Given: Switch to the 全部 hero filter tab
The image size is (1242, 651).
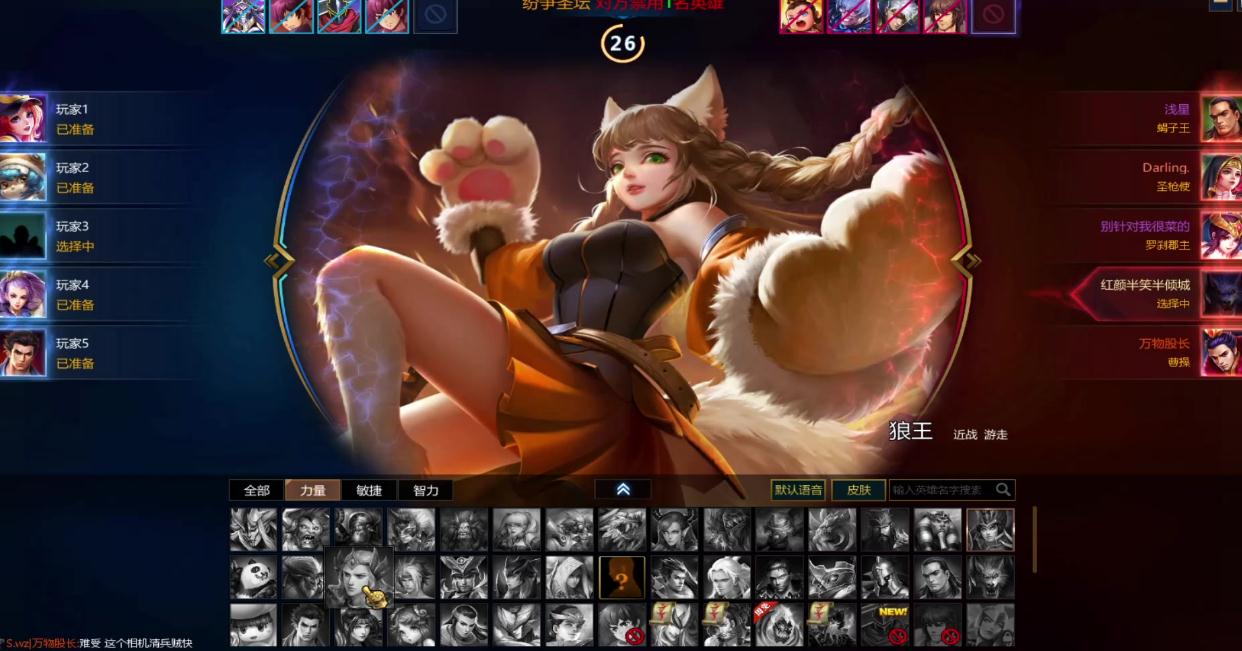Looking at the screenshot, I should [257, 490].
